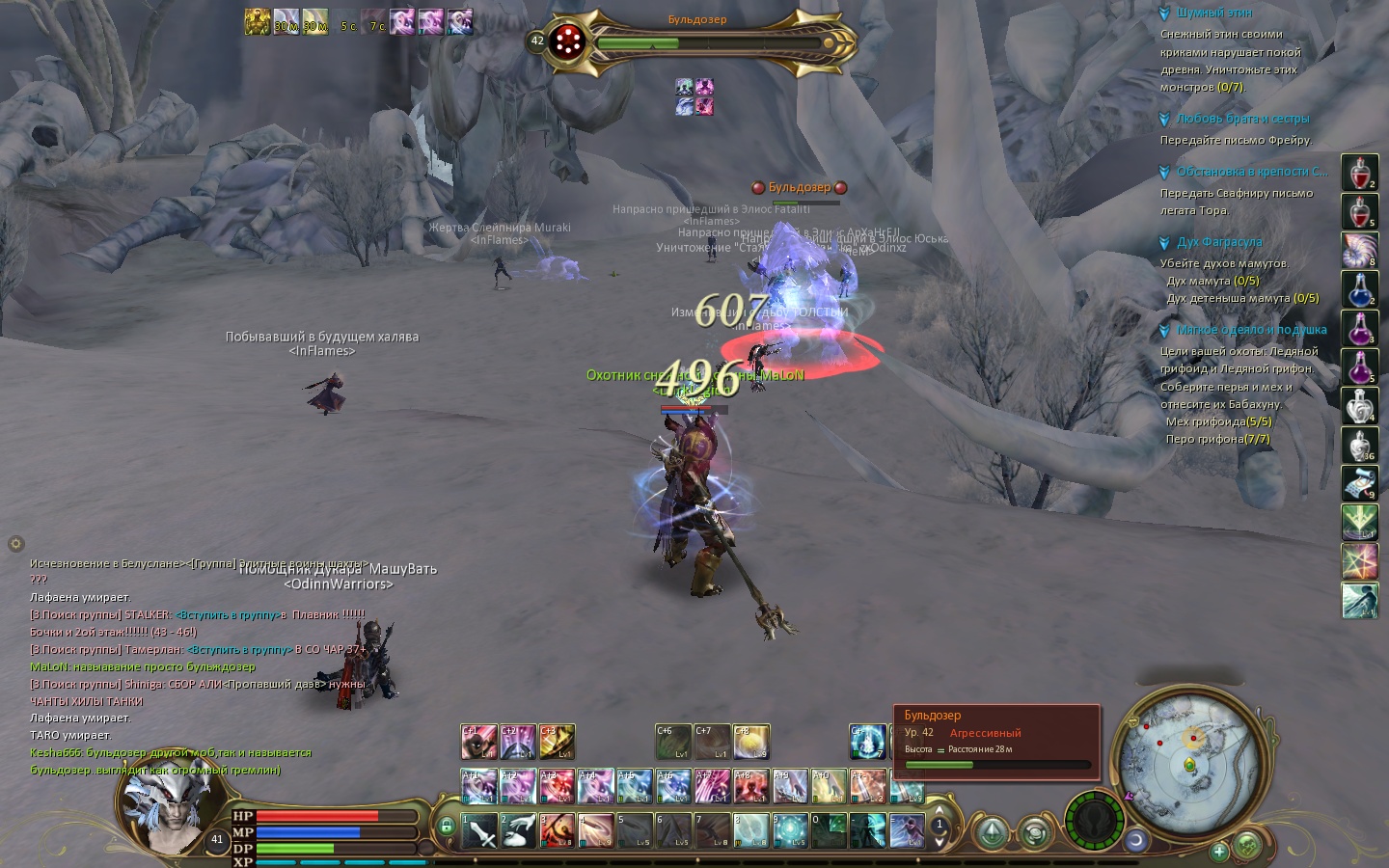Toggle the green hotbar lock icon
The width and height of the screenshot is (1389, 868).
(x=446, y=827)
